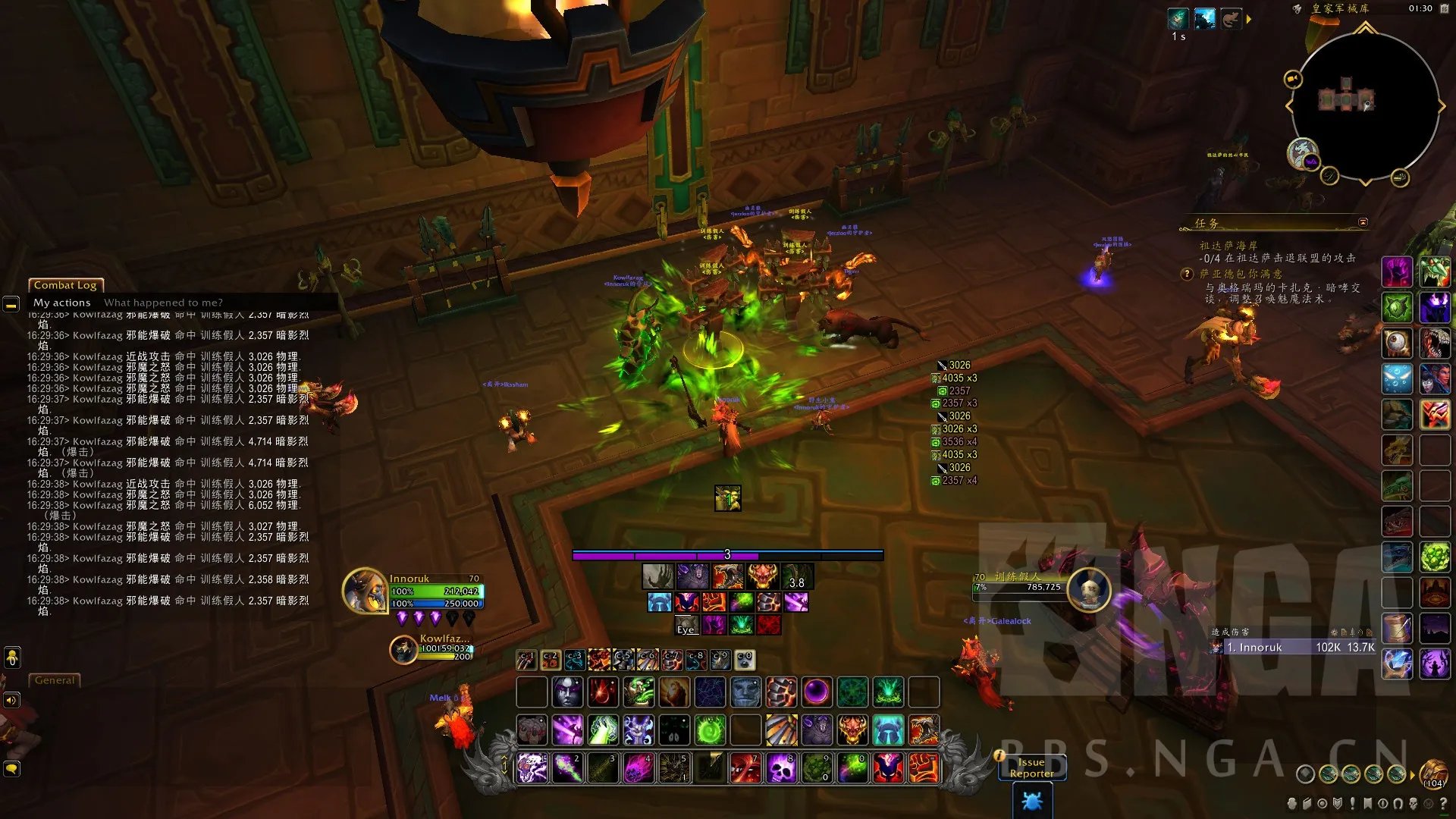
Task: Toggle the minimap tracking camera button
Action: pyautogui.click(x=1292, y=79)
